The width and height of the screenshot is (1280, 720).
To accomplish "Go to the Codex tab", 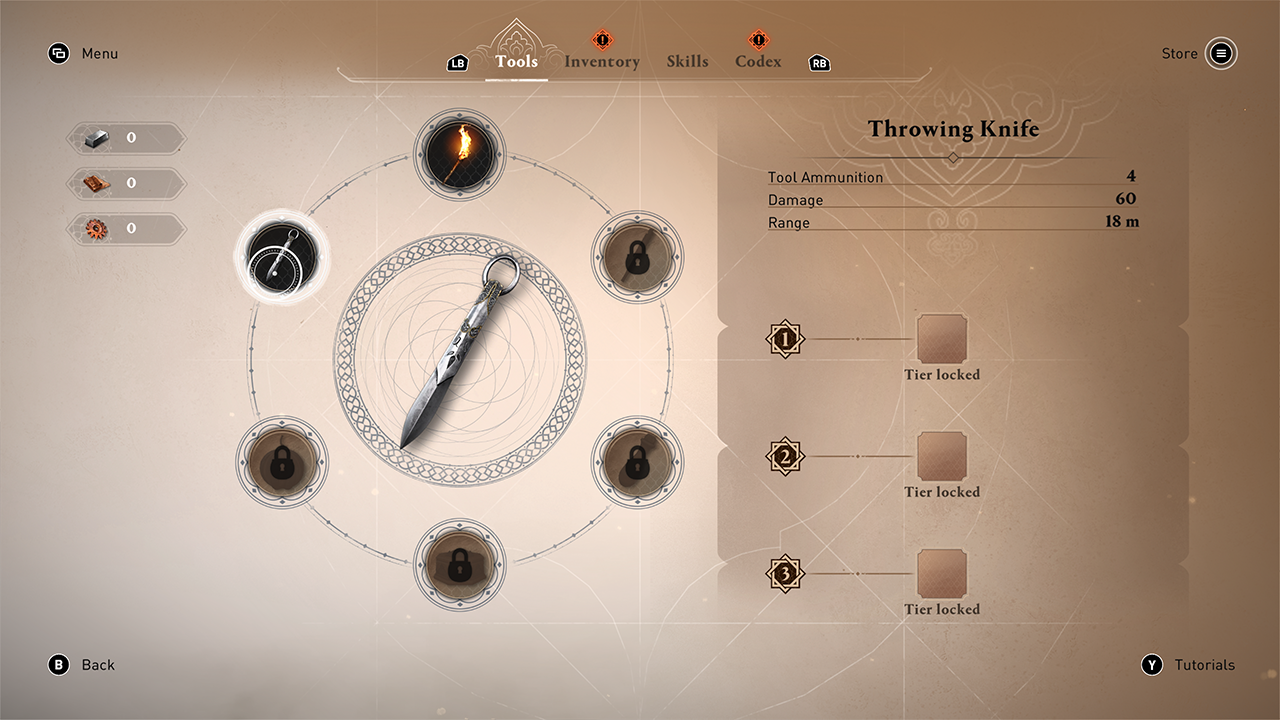I will (x=758, y=62).
